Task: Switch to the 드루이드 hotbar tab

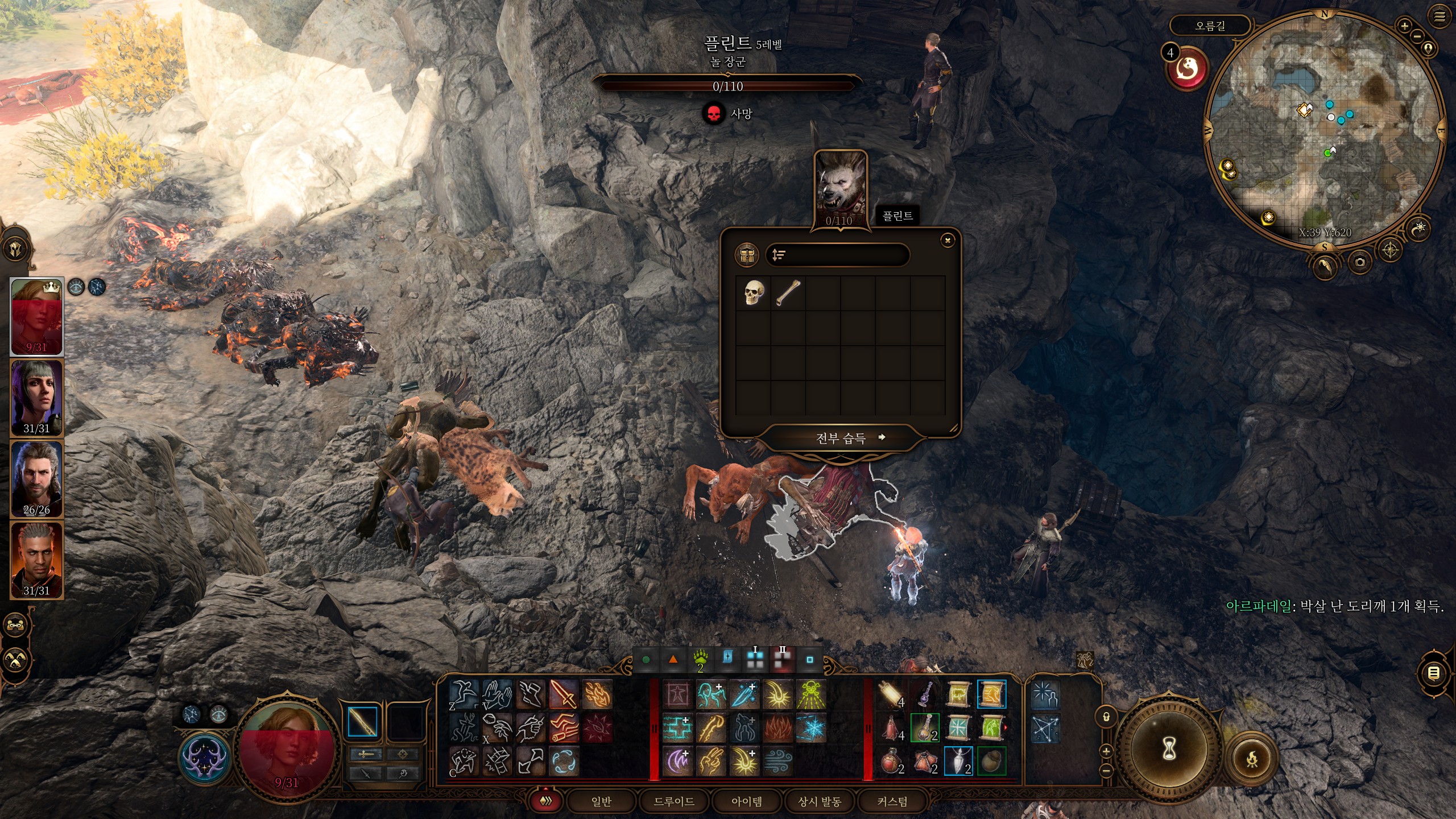Action: [x=674, y=801]
